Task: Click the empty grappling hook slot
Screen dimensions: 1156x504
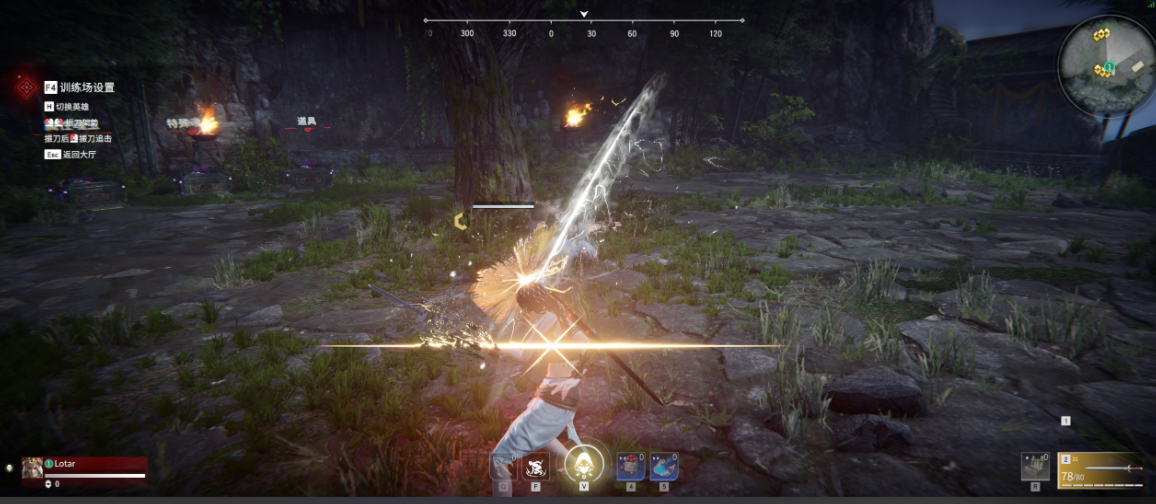Action: tap(504, 467)
